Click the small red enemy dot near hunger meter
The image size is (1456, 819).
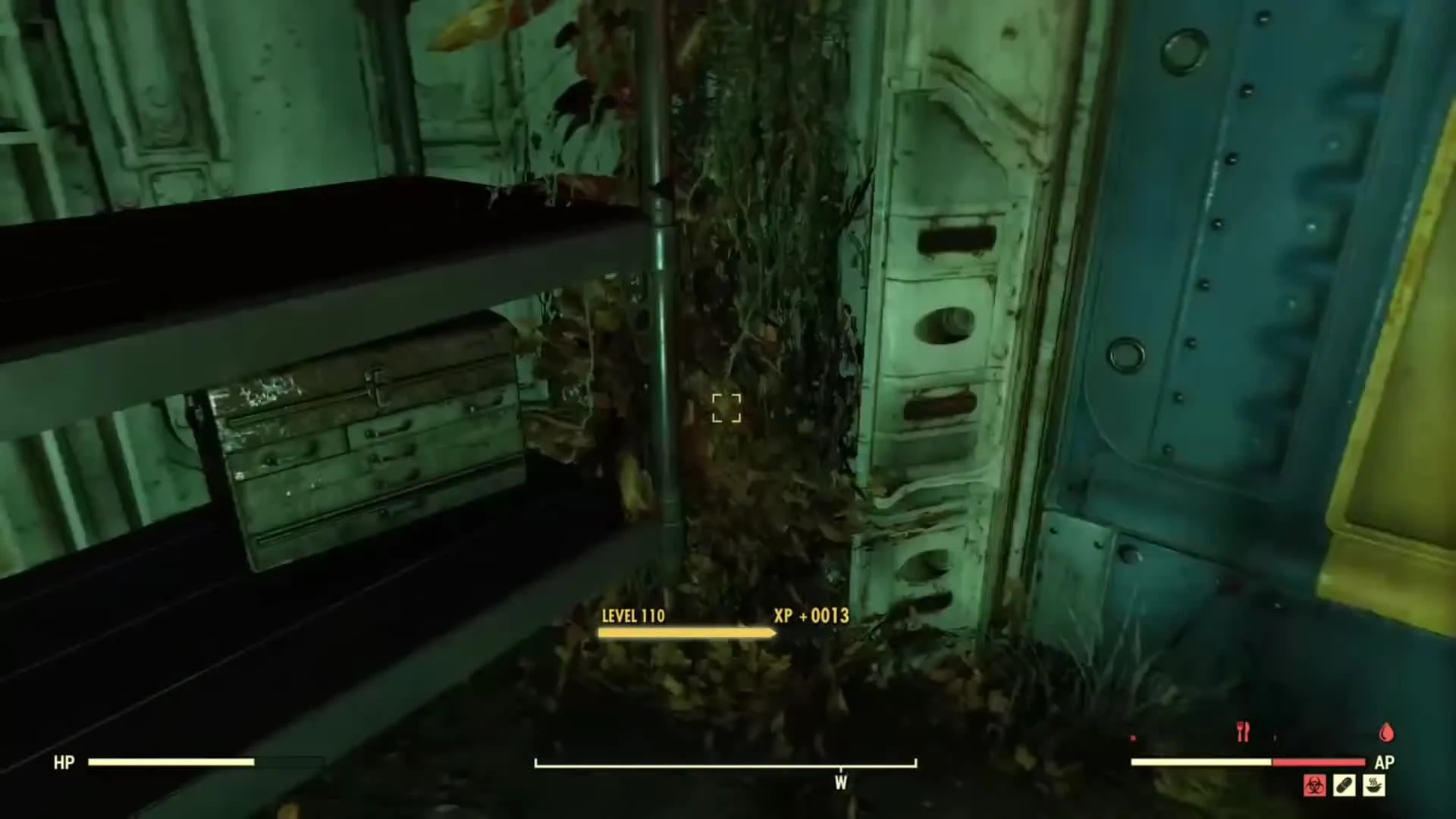[1133, 737]
